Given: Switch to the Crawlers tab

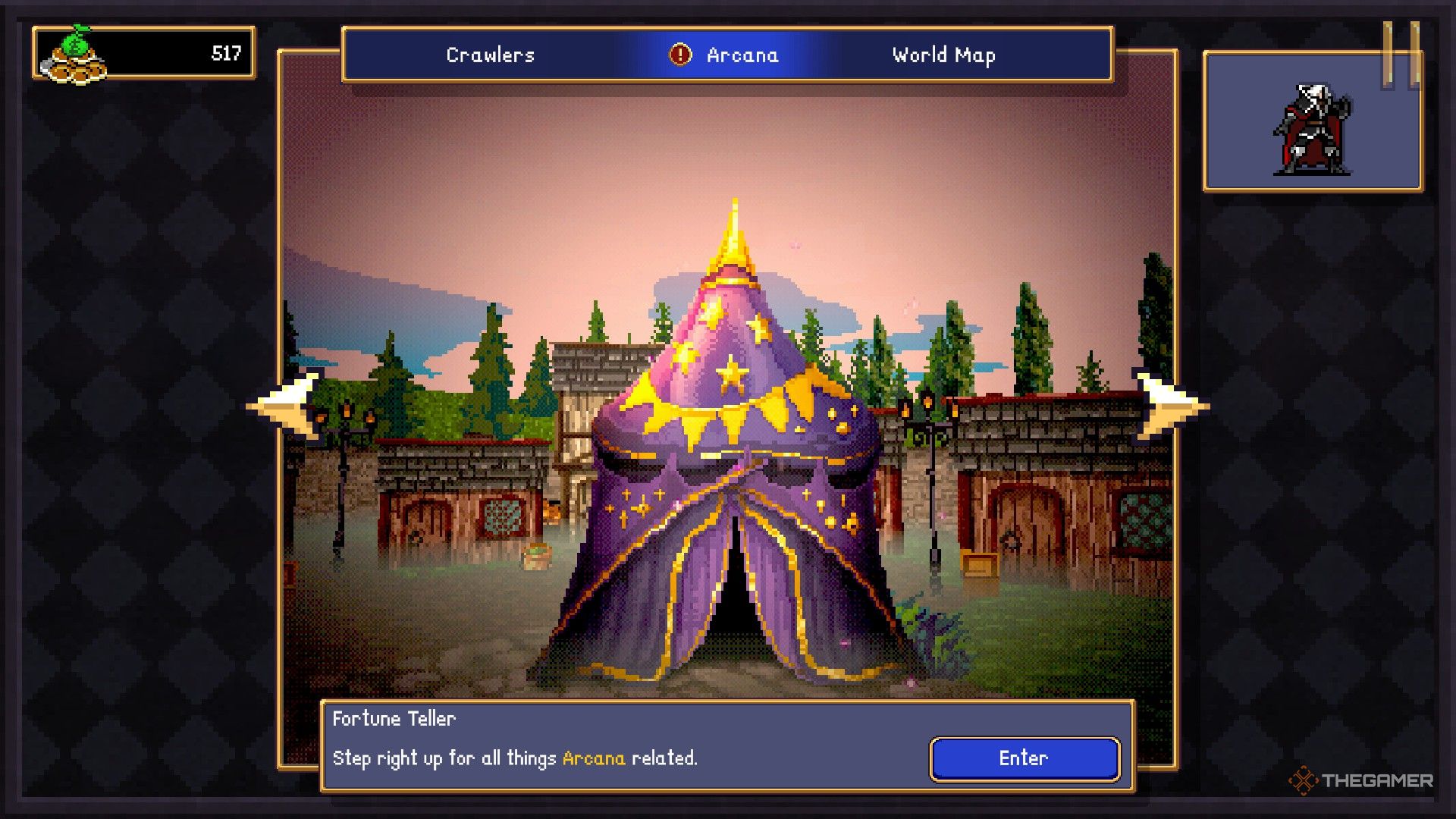Looking at the screenshot, I should click(x=489, y=54).
